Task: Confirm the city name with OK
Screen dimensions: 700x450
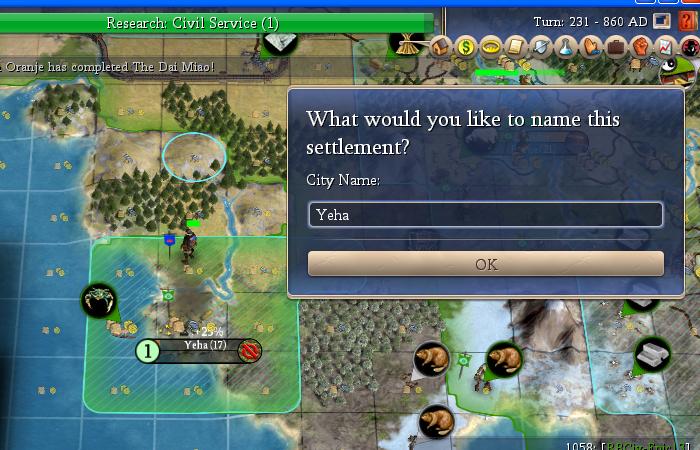Action: tap(485, 264)
